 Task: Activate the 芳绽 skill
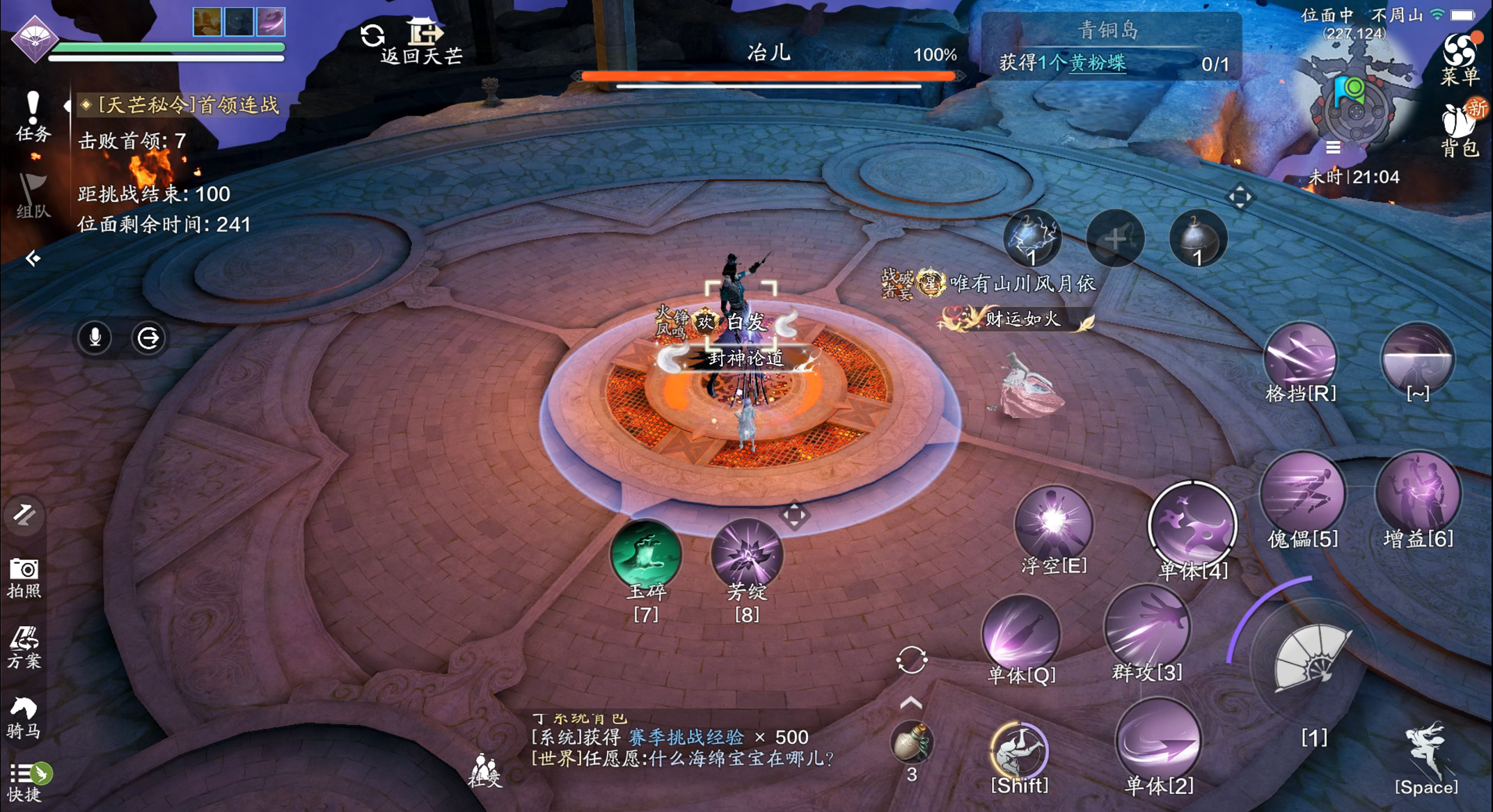[x=747, y=555]
